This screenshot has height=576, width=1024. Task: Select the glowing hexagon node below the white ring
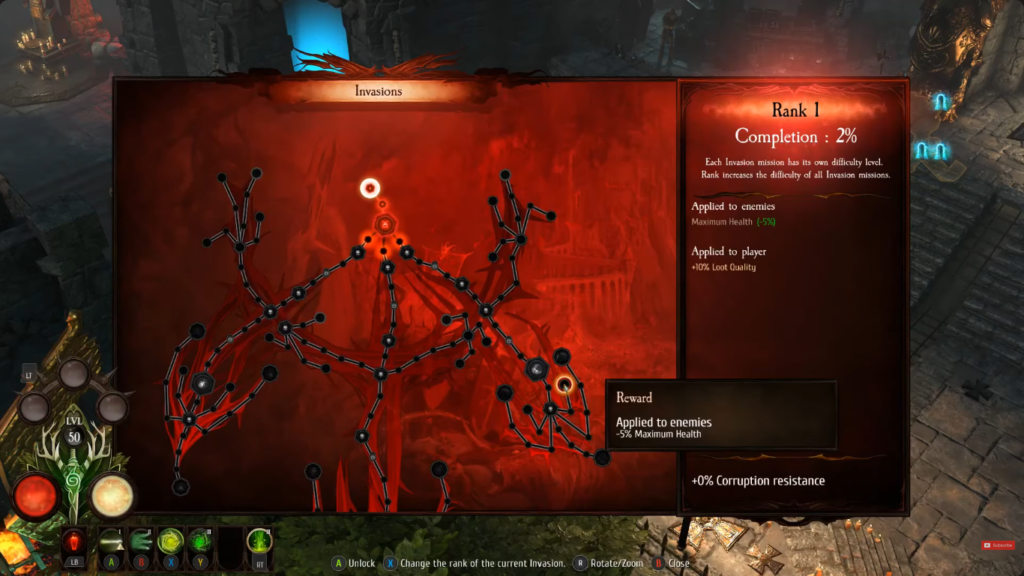coord(383,224)
